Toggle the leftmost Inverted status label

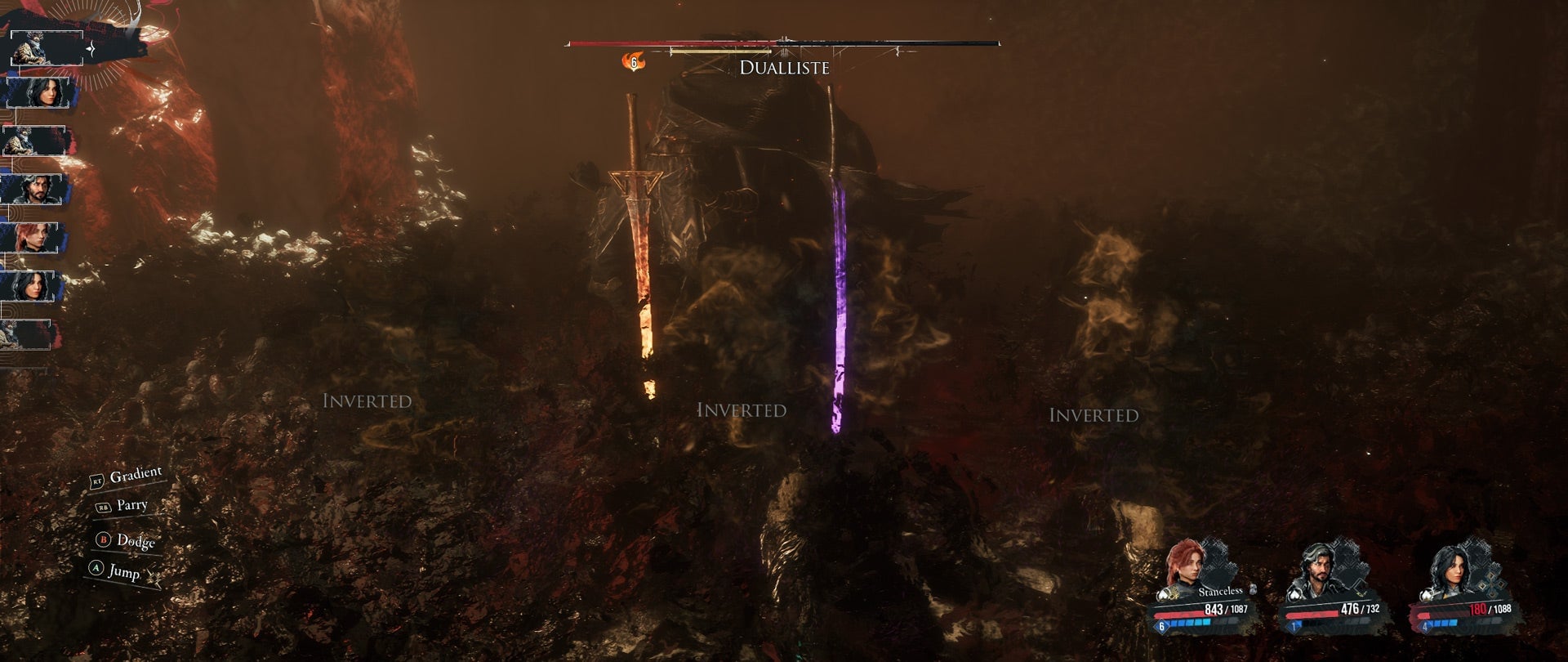coord(367,400)
